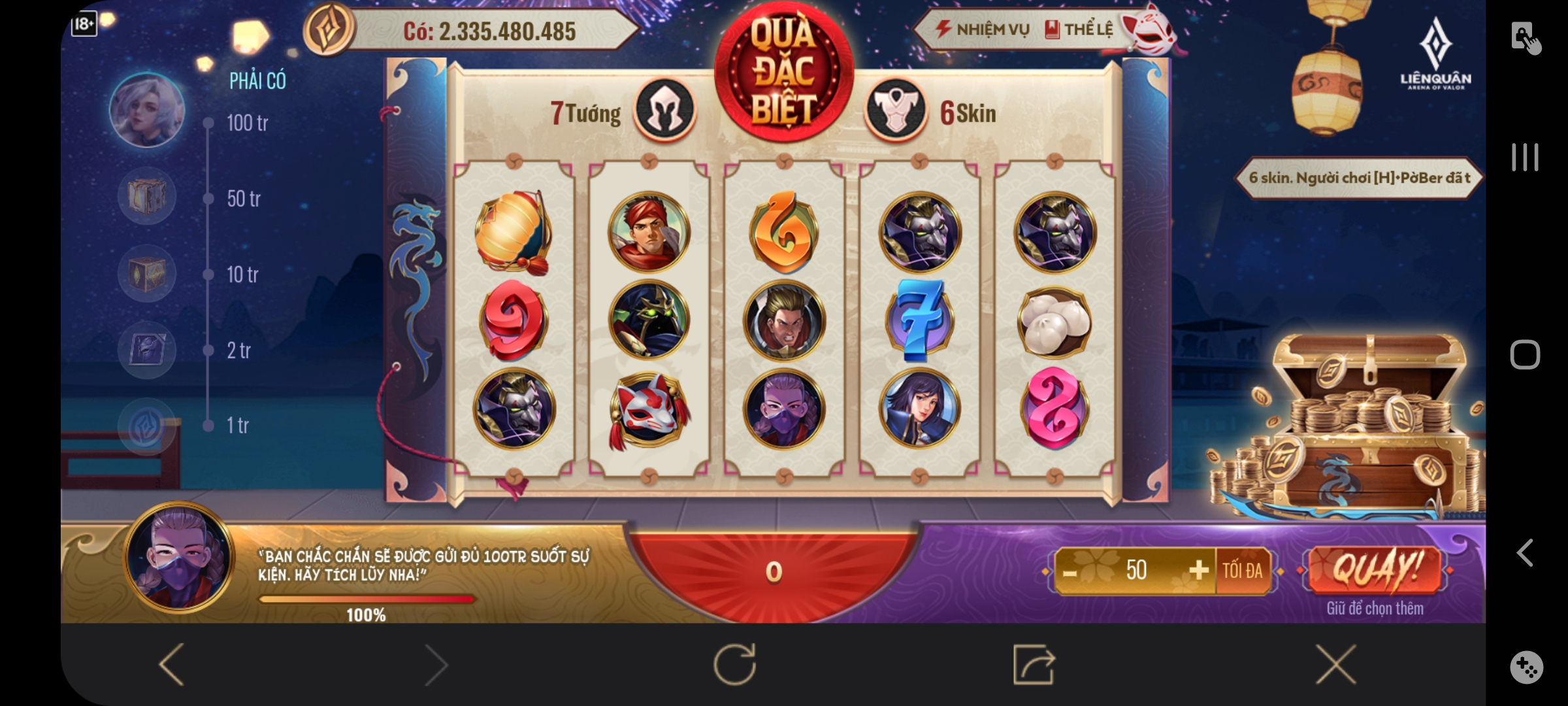Click the masked character portrait
1568x706 pixels.
tap(179, 558)
